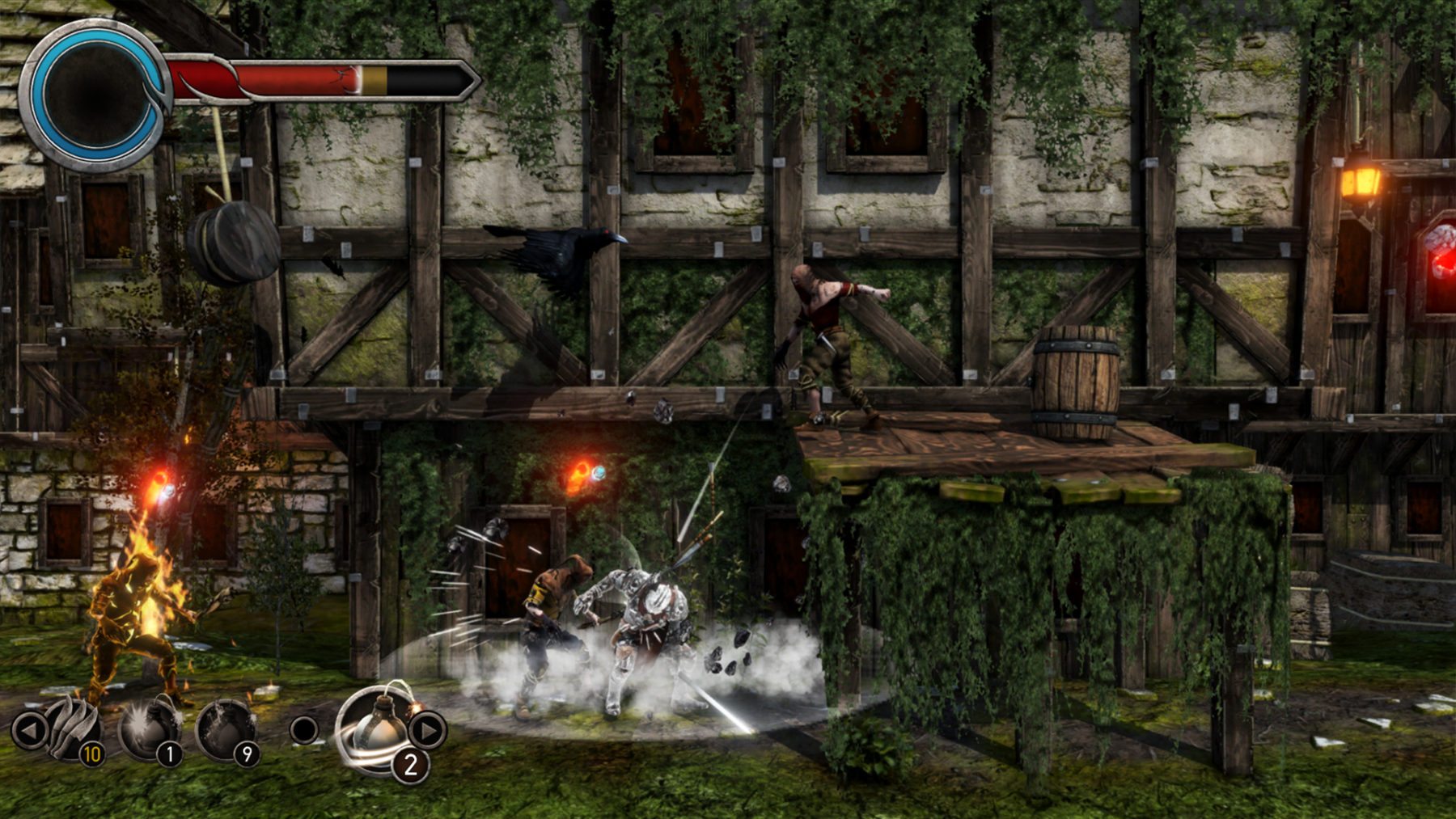Screen dimensions: 1456x819
Task: Pick the bomb slot with count 9
Action: 227,729
